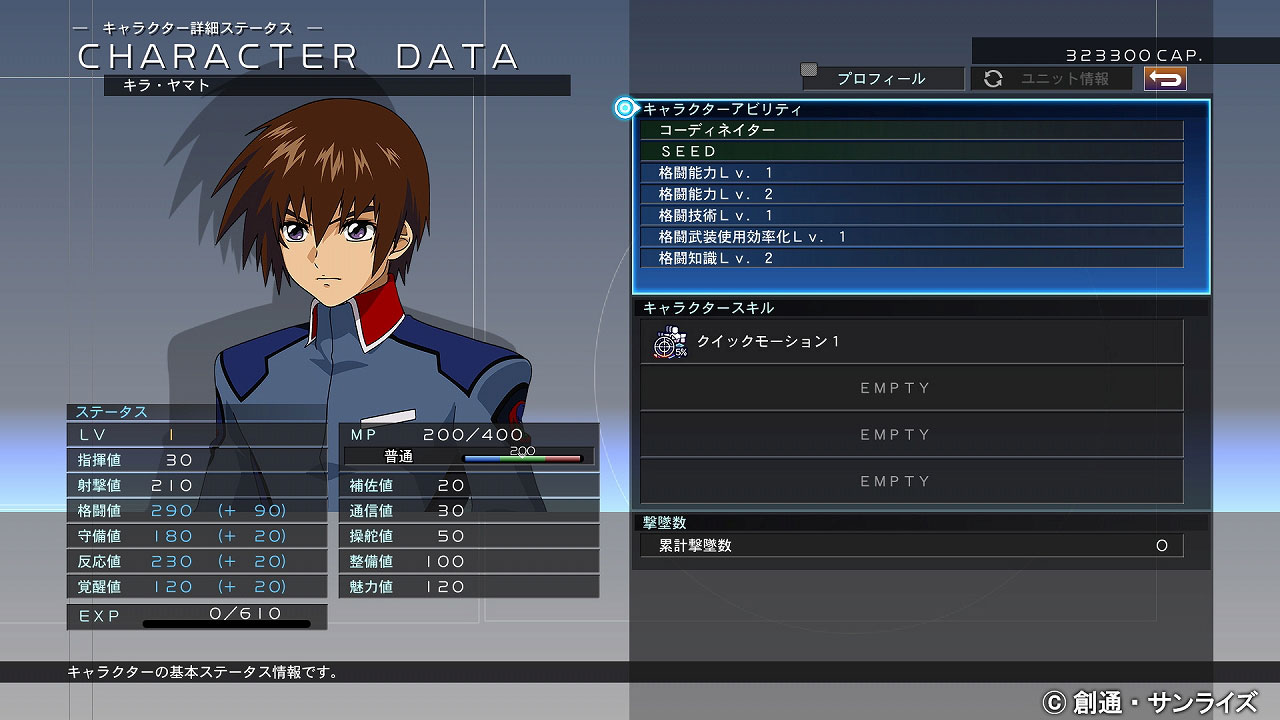1280x720 pixels.
Task: Select the クイックモーション1 skill slot
Action: (x=911, y=342)
